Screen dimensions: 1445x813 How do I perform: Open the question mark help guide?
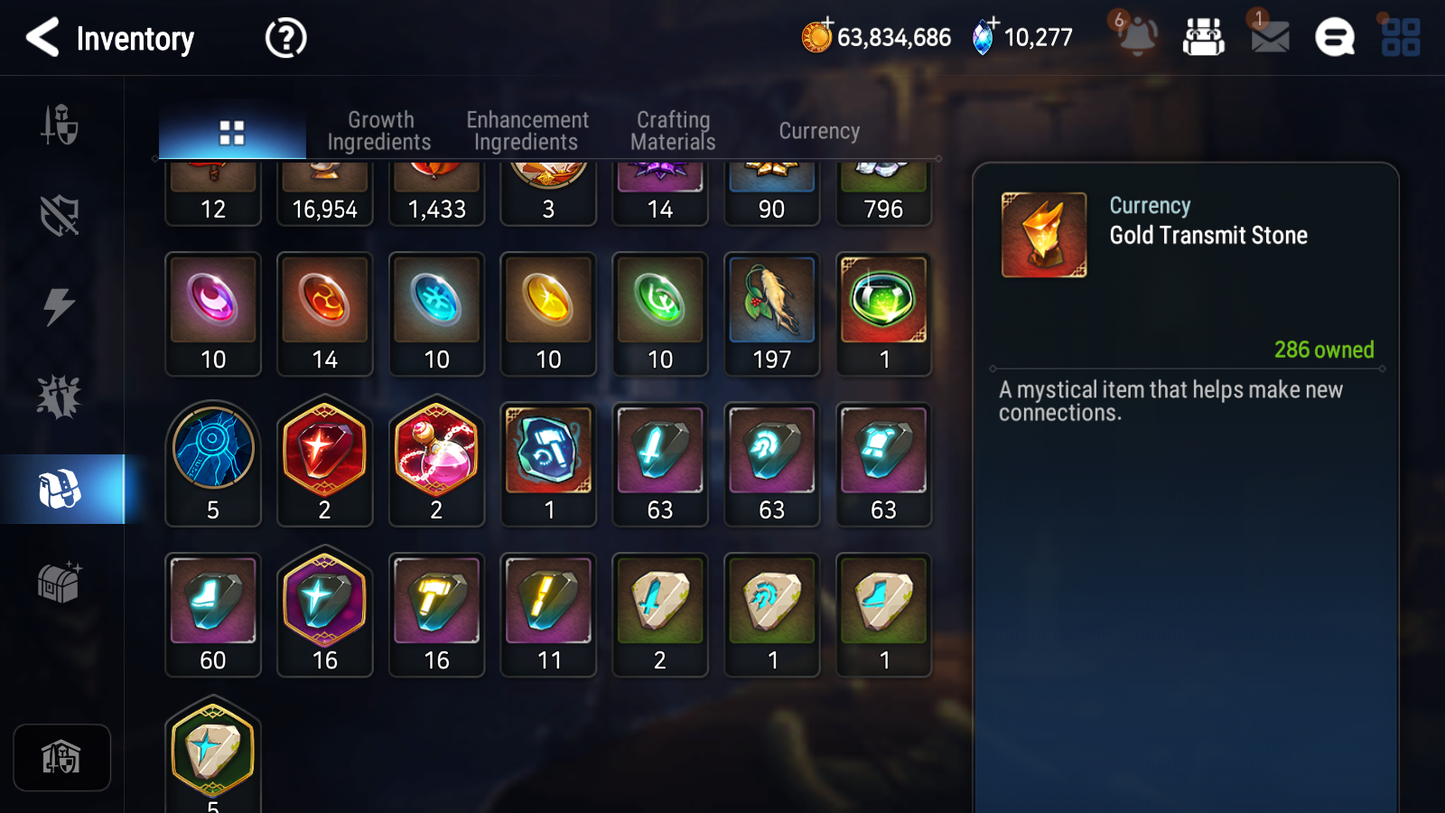click(285, 38)
